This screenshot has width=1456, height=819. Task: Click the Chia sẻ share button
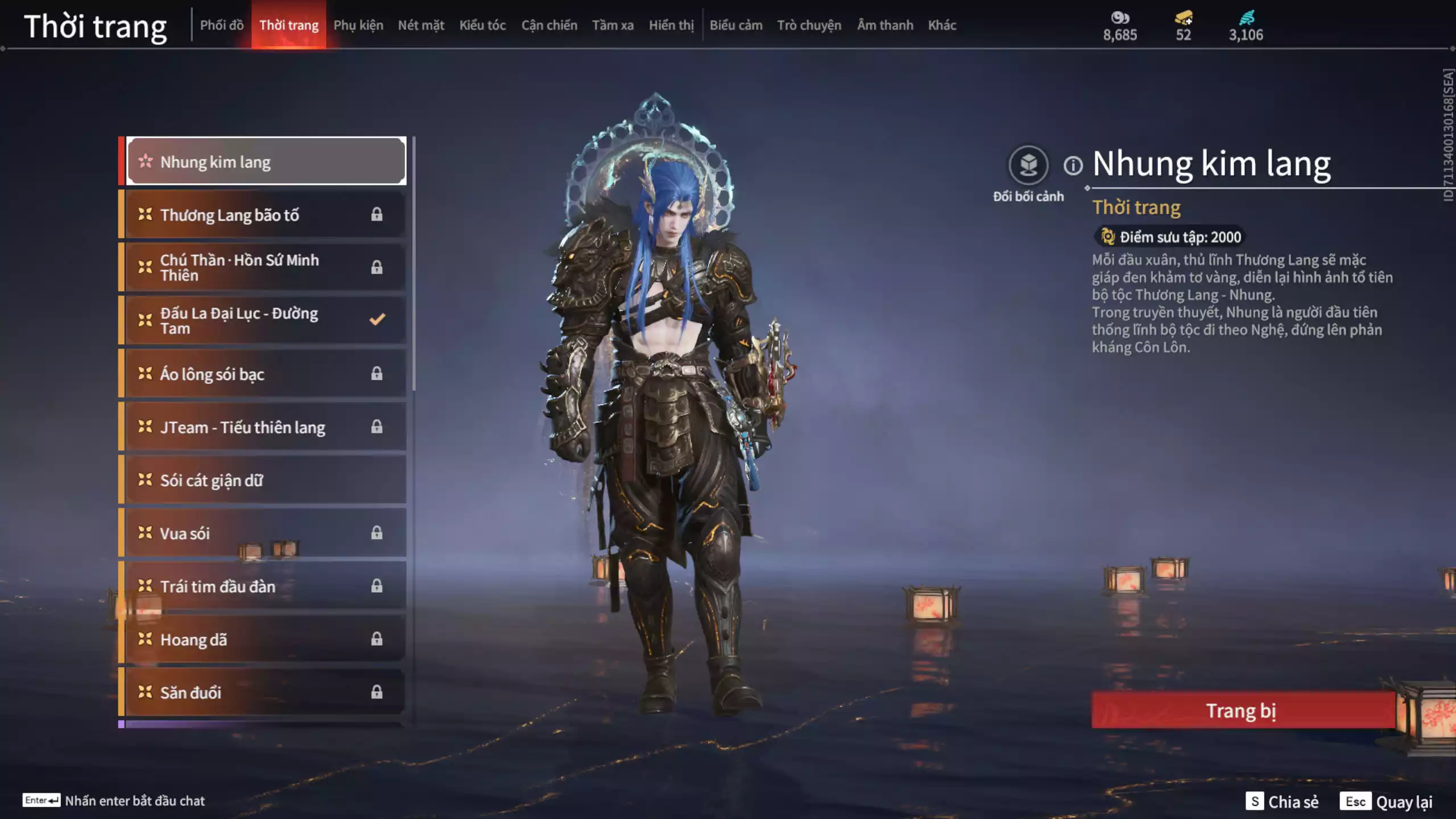1282,801
